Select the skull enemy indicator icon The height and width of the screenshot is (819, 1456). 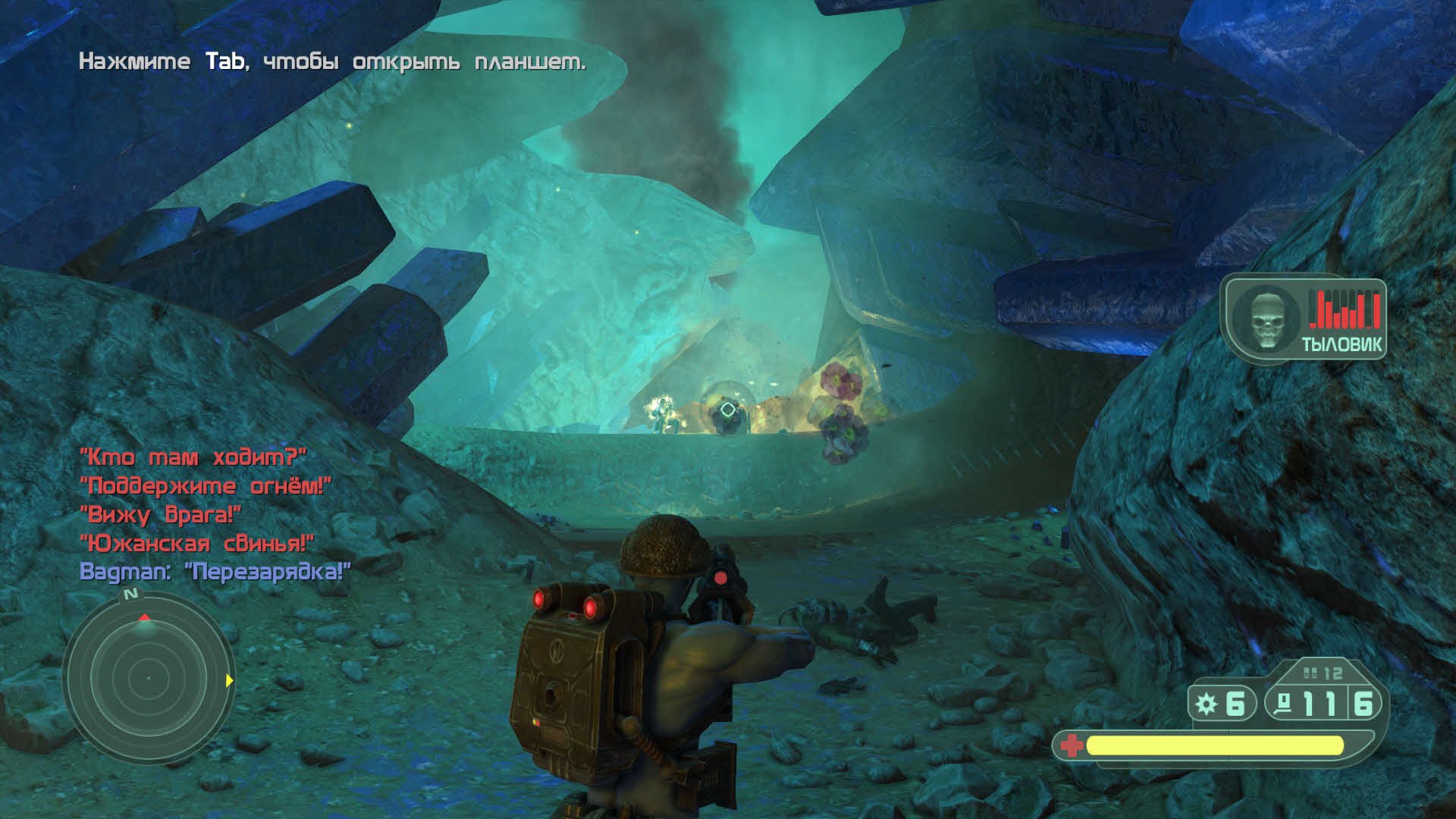tap(1266, 318)
